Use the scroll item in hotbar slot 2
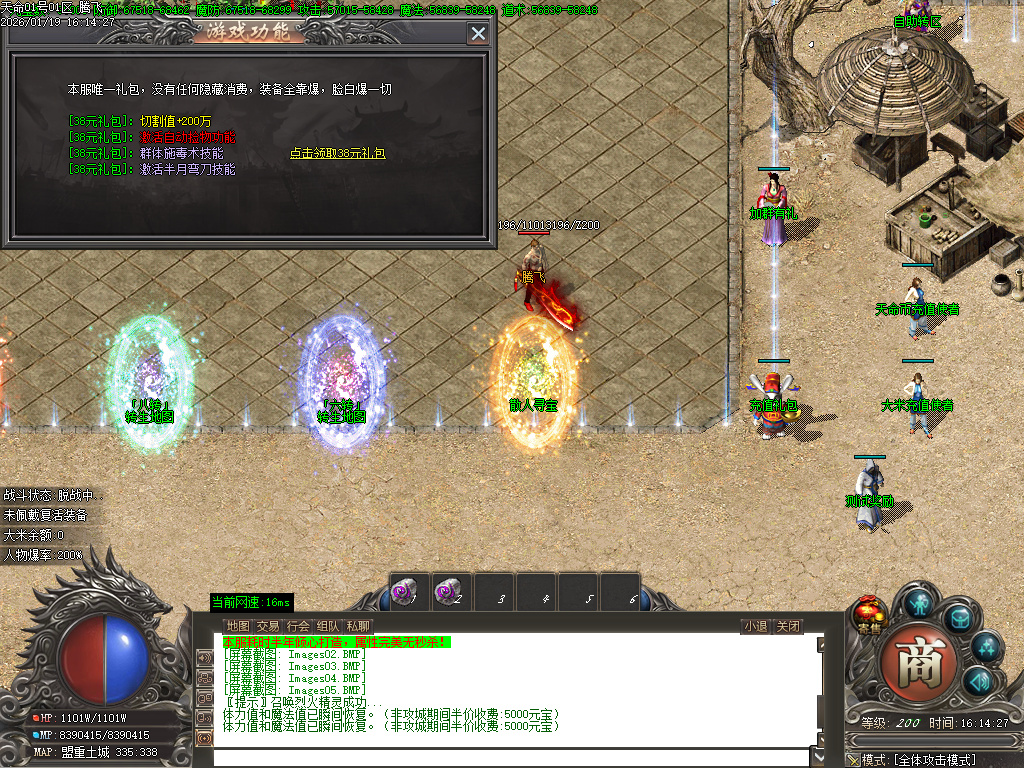1024x768 pixels. (x=449, y=593)
